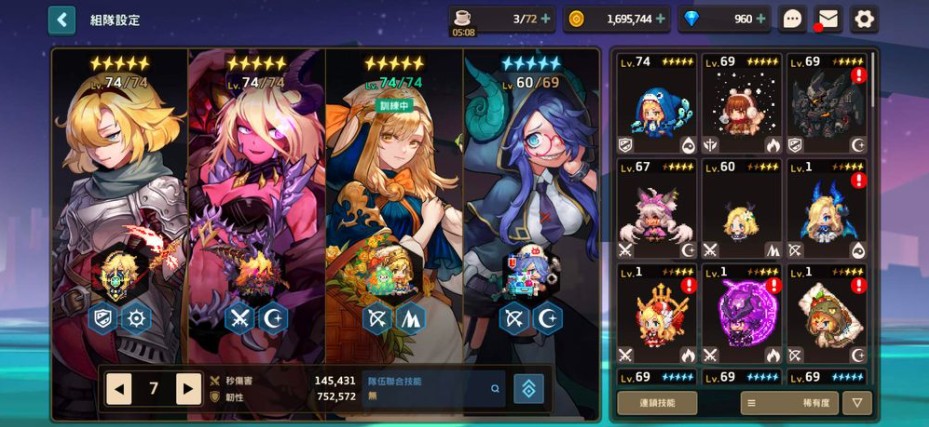Open the chat speech bubble
This screenshot has width=929, height=427.
(x=792, y=19)
